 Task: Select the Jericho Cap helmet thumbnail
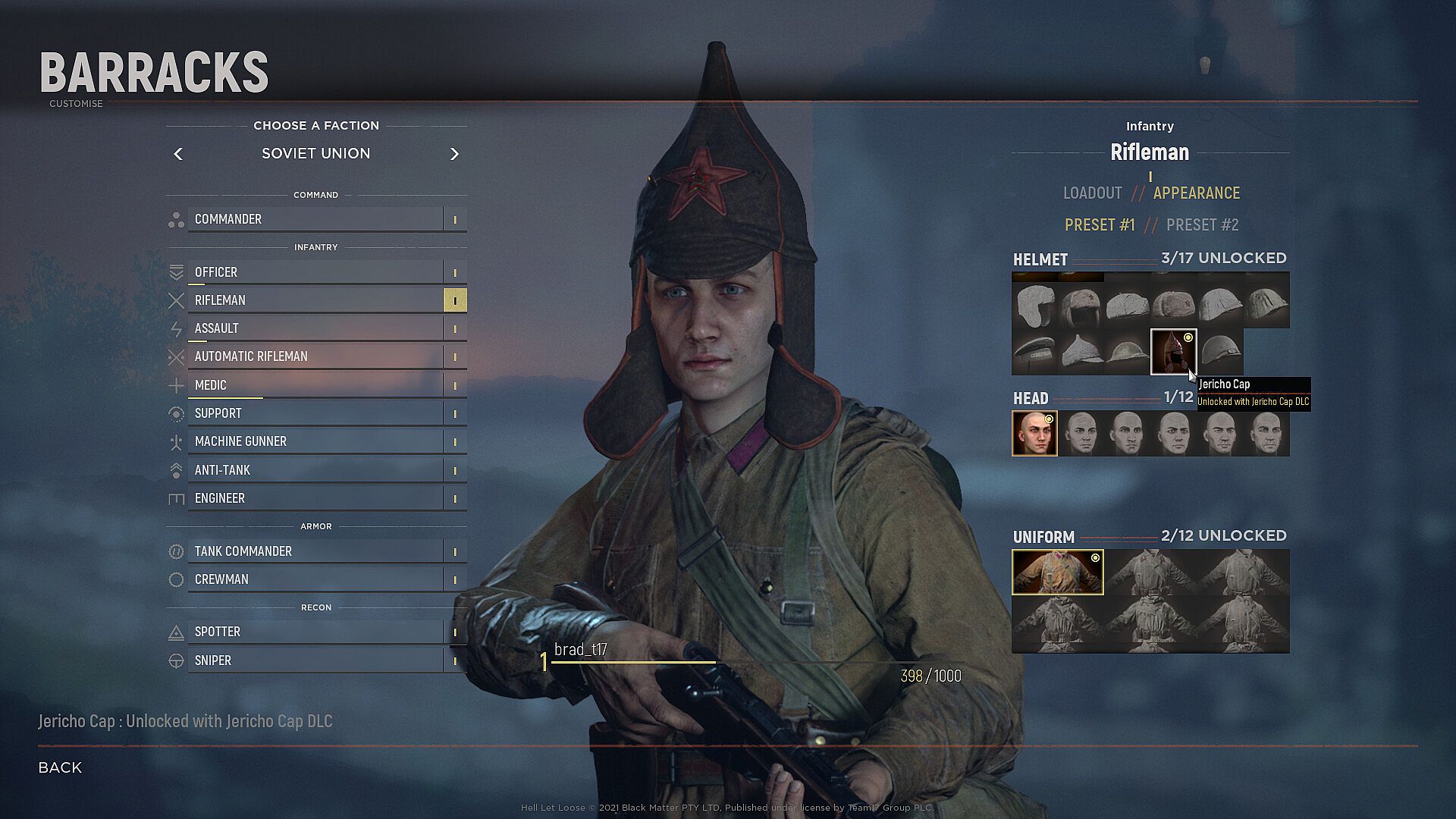click(x=1173, y=352)
